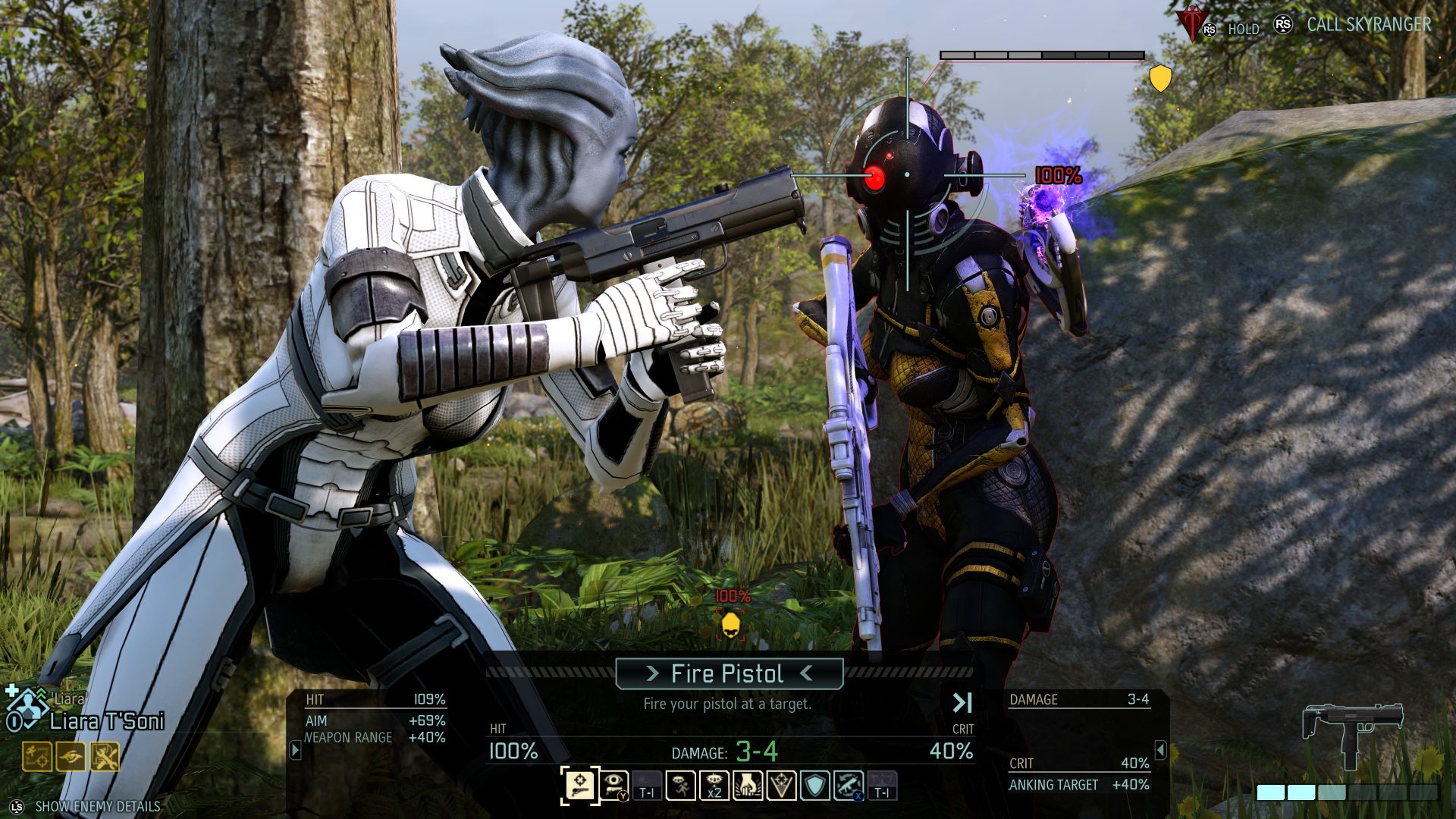The width and height of the screenshot is (1456, 819).
Task: Use the running figure grenade ability
Action: (x=680, y=785)
